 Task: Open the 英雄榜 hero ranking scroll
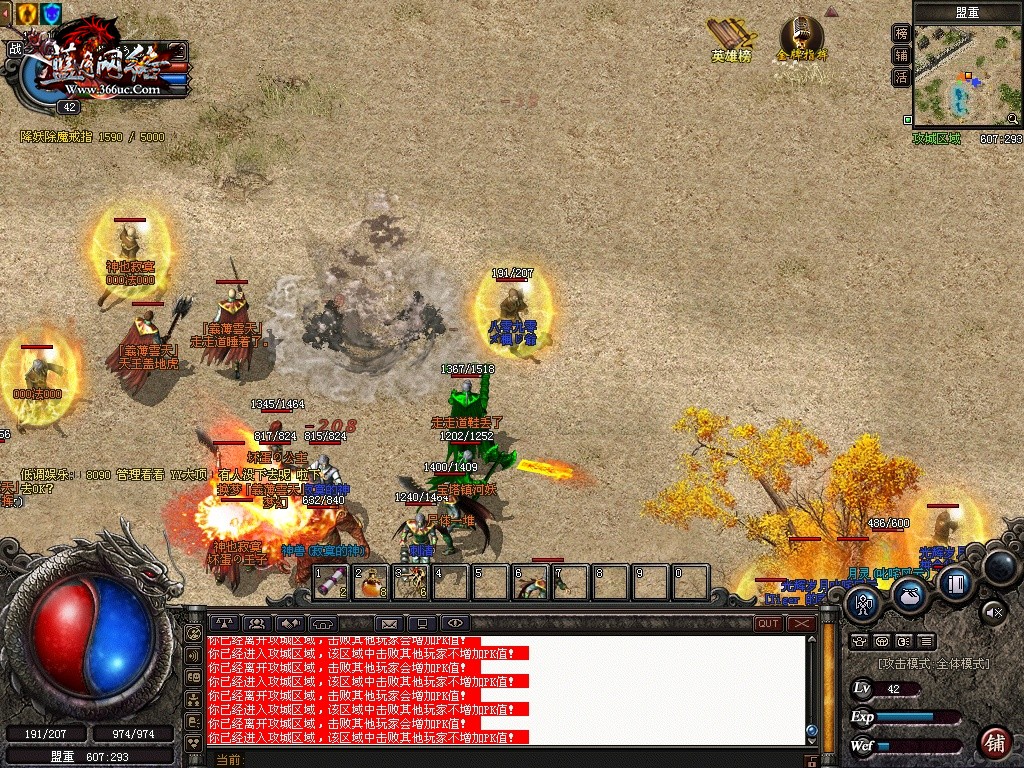pos(731,38)
